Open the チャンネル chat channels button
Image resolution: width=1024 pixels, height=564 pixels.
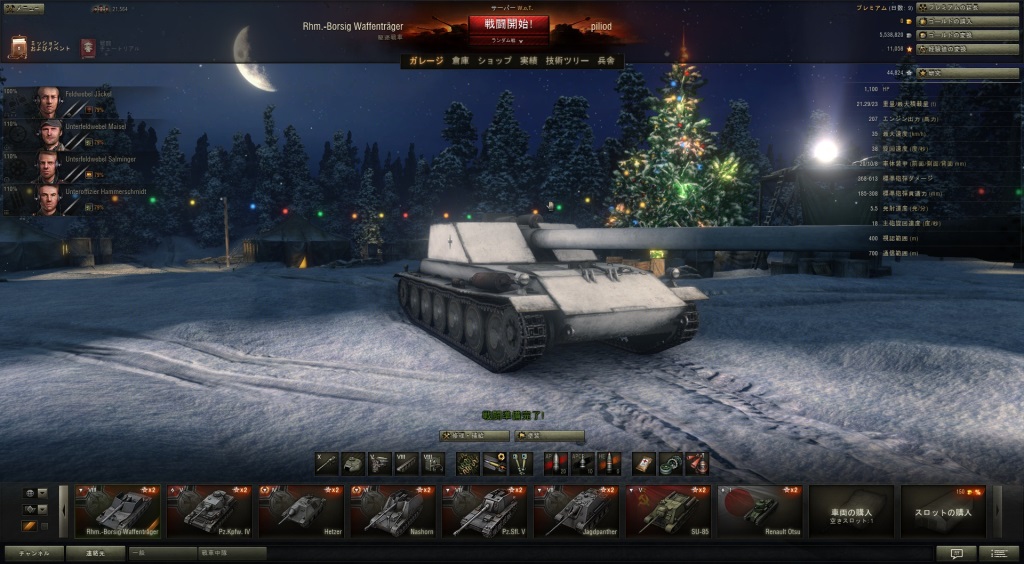point(34,552)
